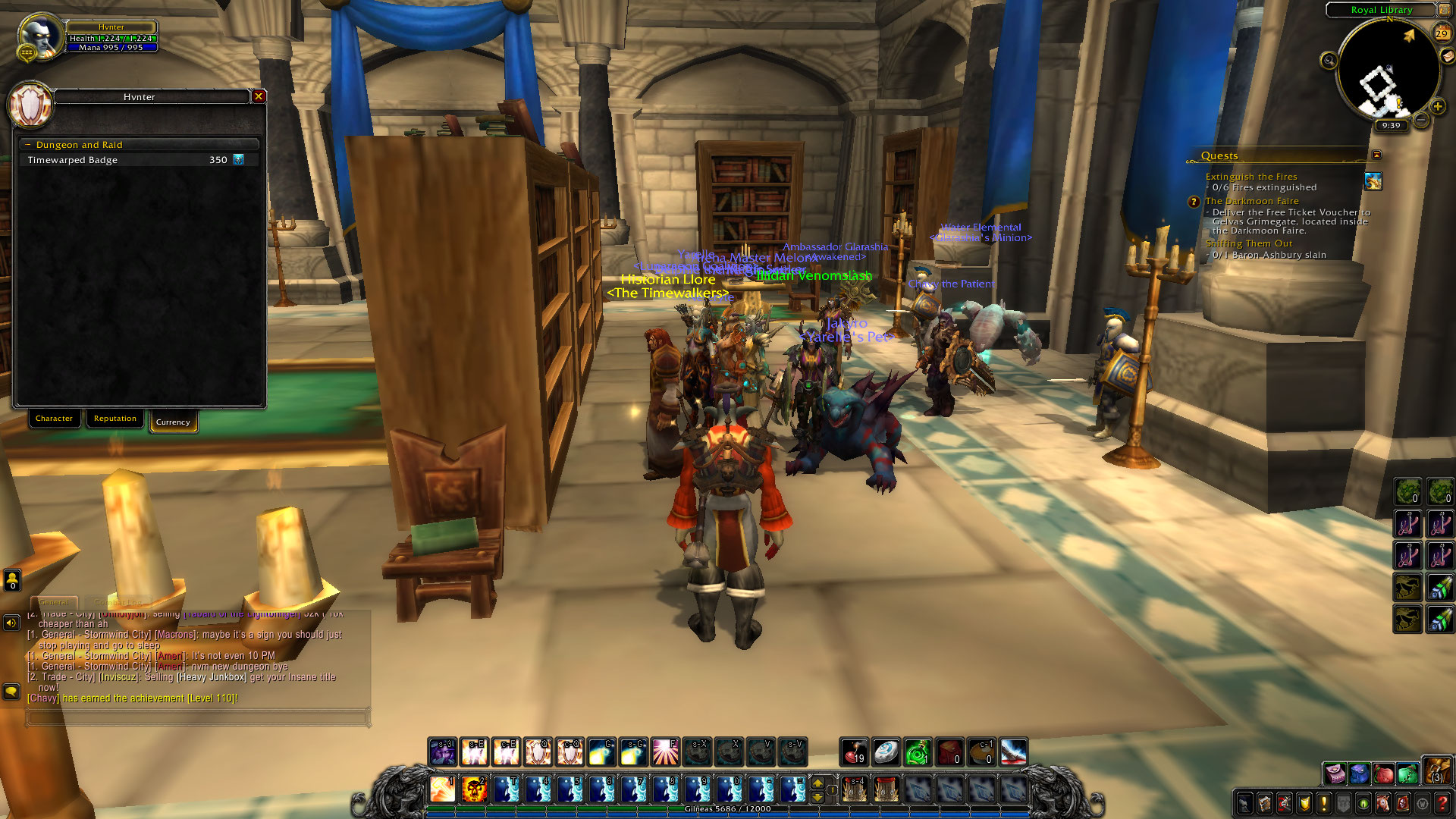Zoom out on the minimap
The height and width of the screenshot is (819, 1456).
[x=1422, y=121]
